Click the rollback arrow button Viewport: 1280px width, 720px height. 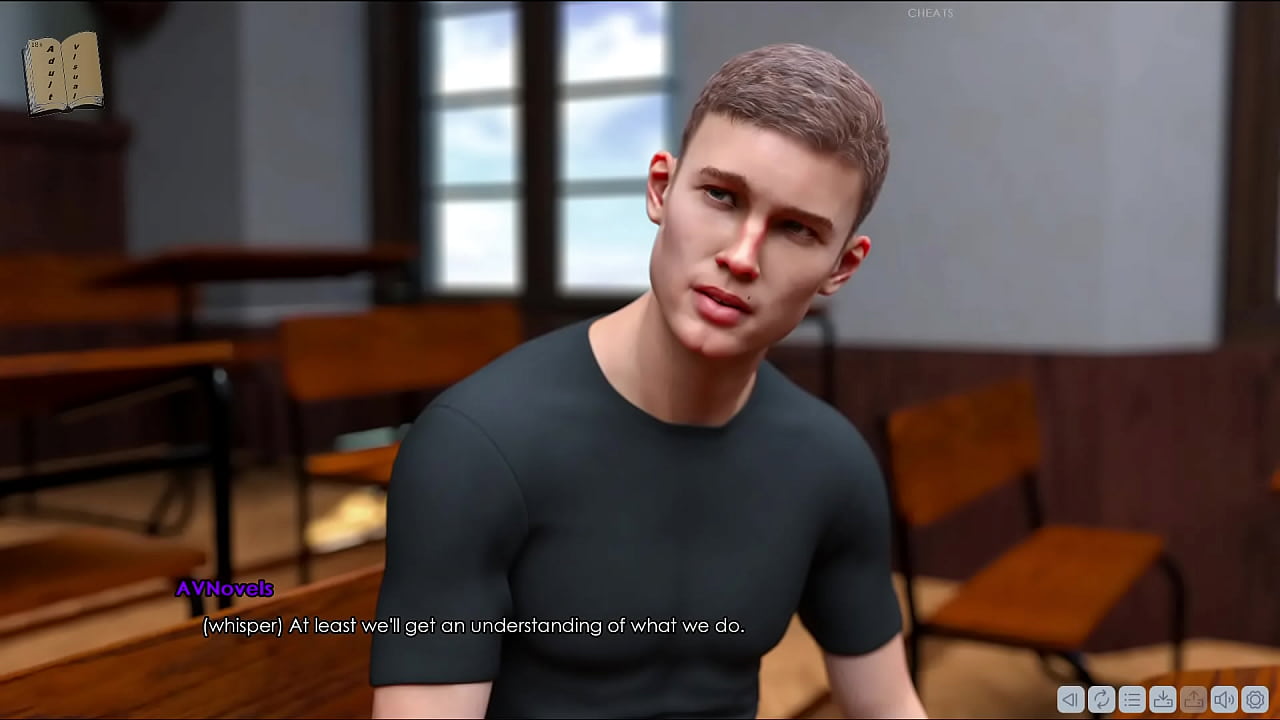click(1070, 700)
